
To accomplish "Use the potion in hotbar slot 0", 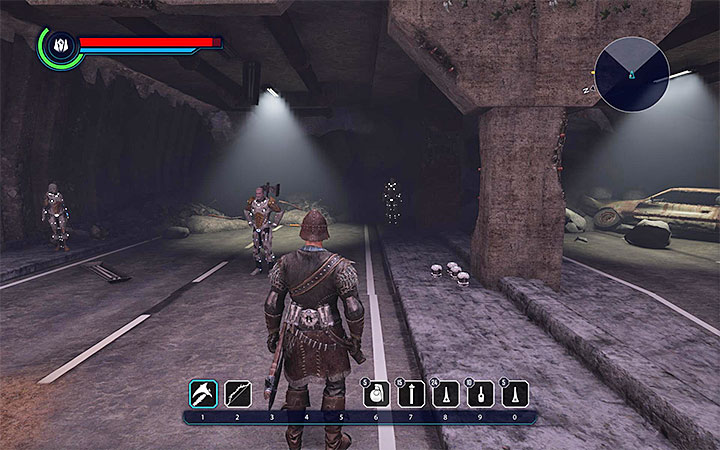I will 515,393.
